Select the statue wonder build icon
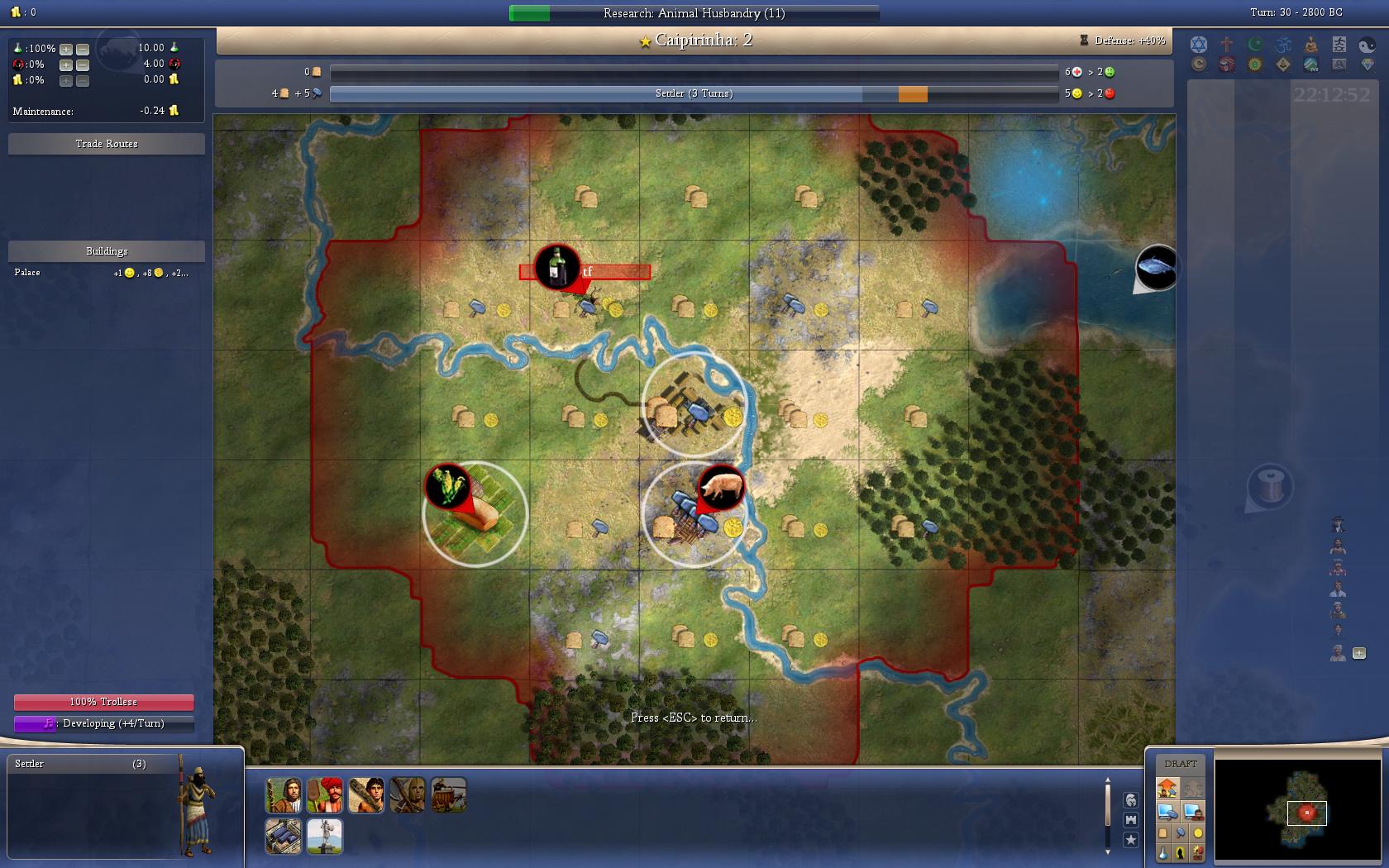Image resolution: width=1389 pixels, height=868 pixels. pyautogui.click(x=324, y=836)
